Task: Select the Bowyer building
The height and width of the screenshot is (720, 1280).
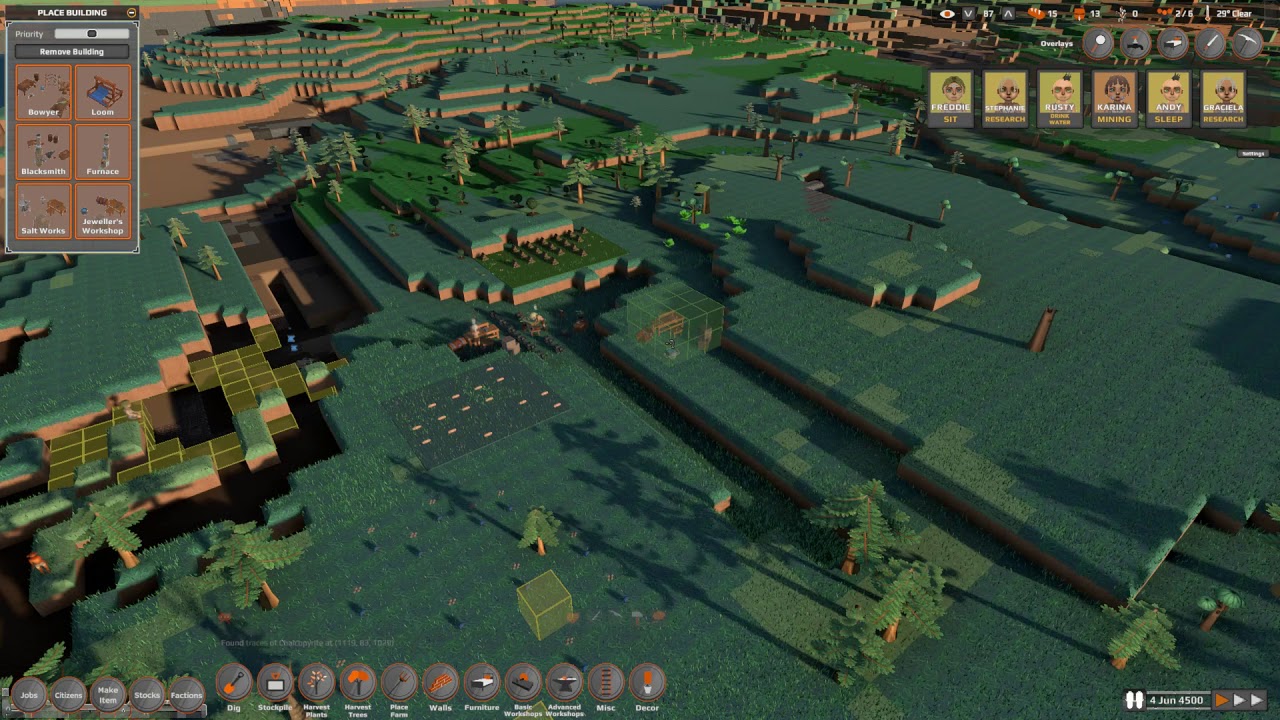Action: point(43,92)
